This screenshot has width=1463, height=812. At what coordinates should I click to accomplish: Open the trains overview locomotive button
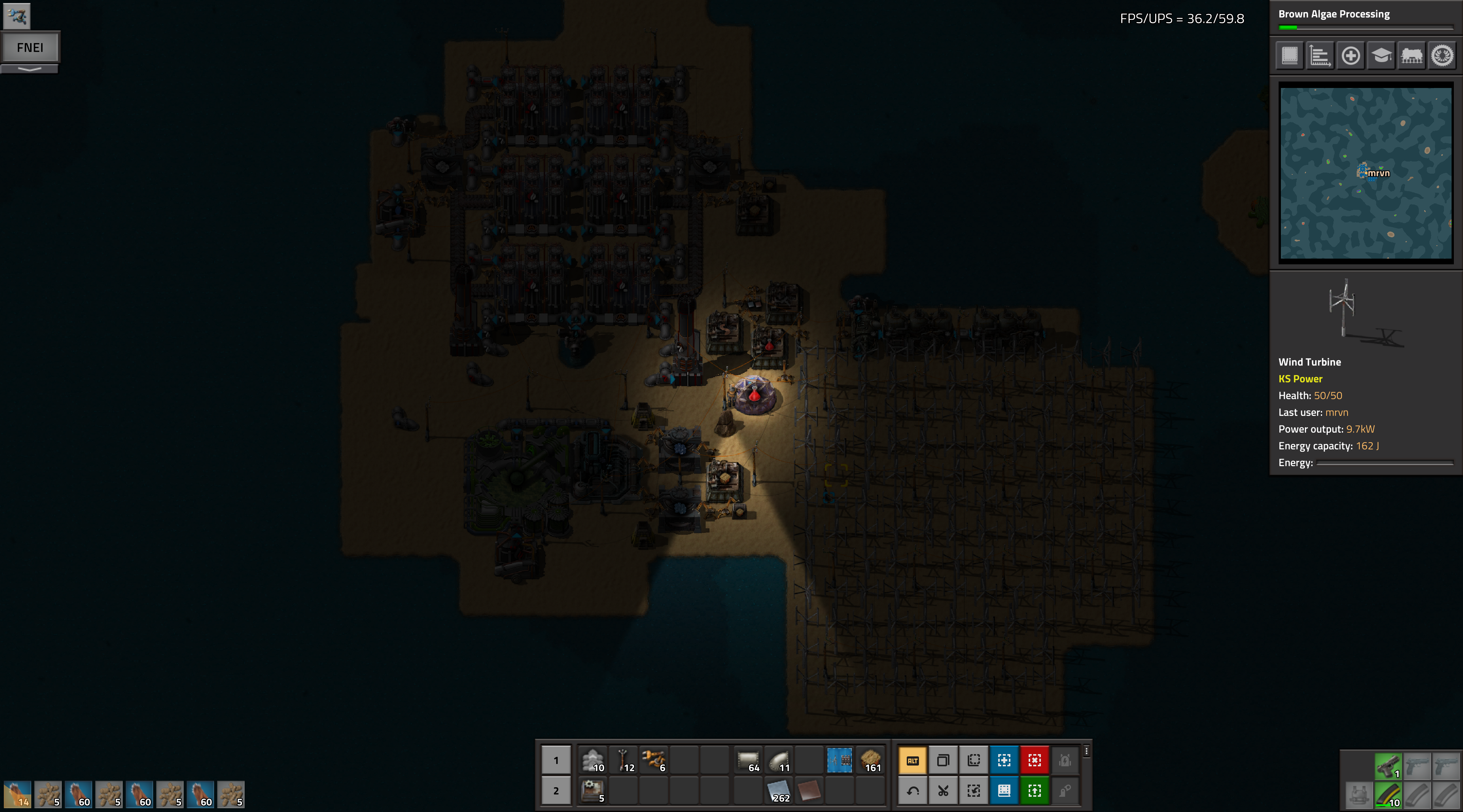coord(1412,56)
